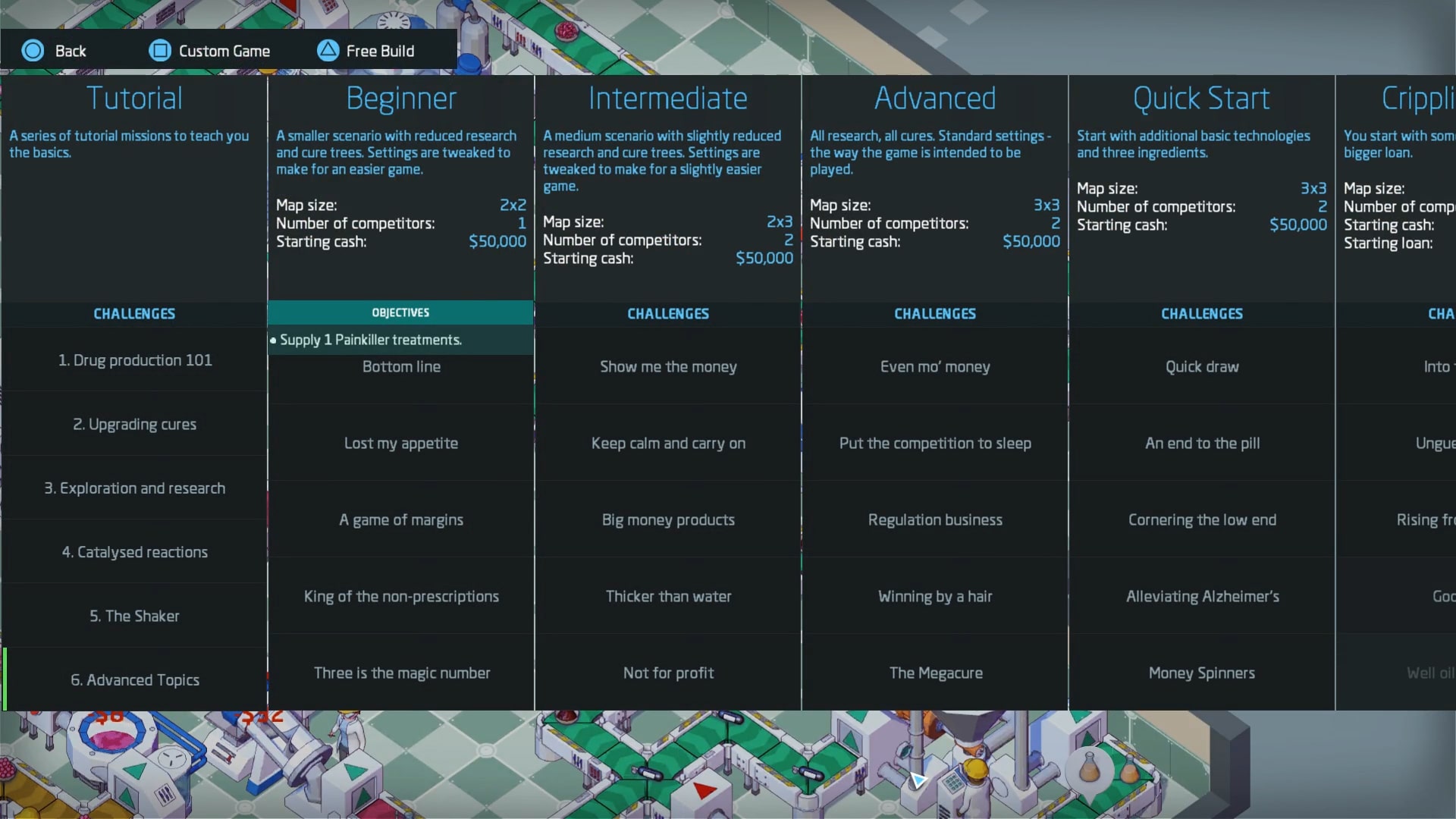The width and height of the screenshot is (1456, 819).
Task: Choose the Free Build mode
Action: 366,51
